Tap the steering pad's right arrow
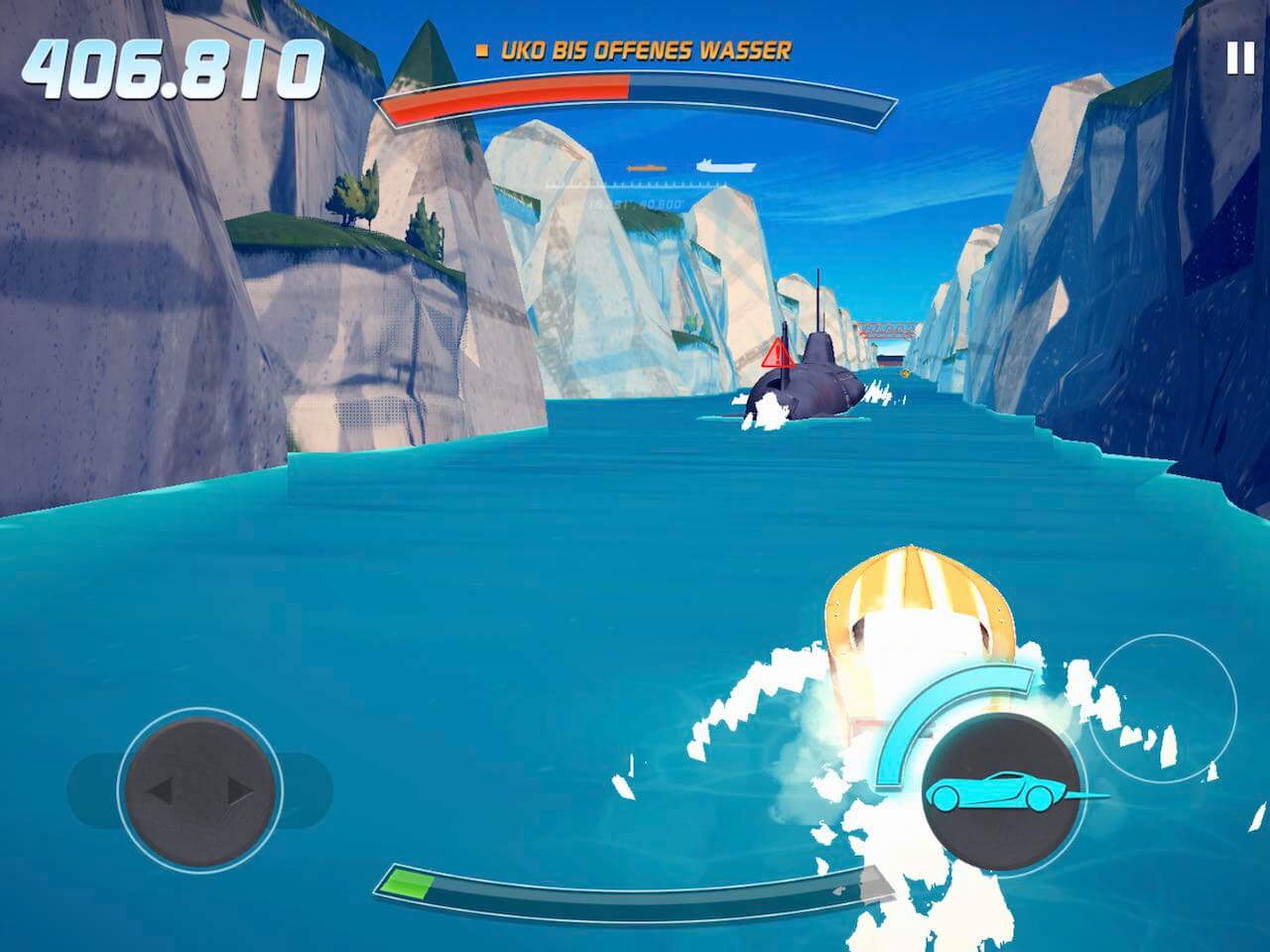 pos(239,790)
